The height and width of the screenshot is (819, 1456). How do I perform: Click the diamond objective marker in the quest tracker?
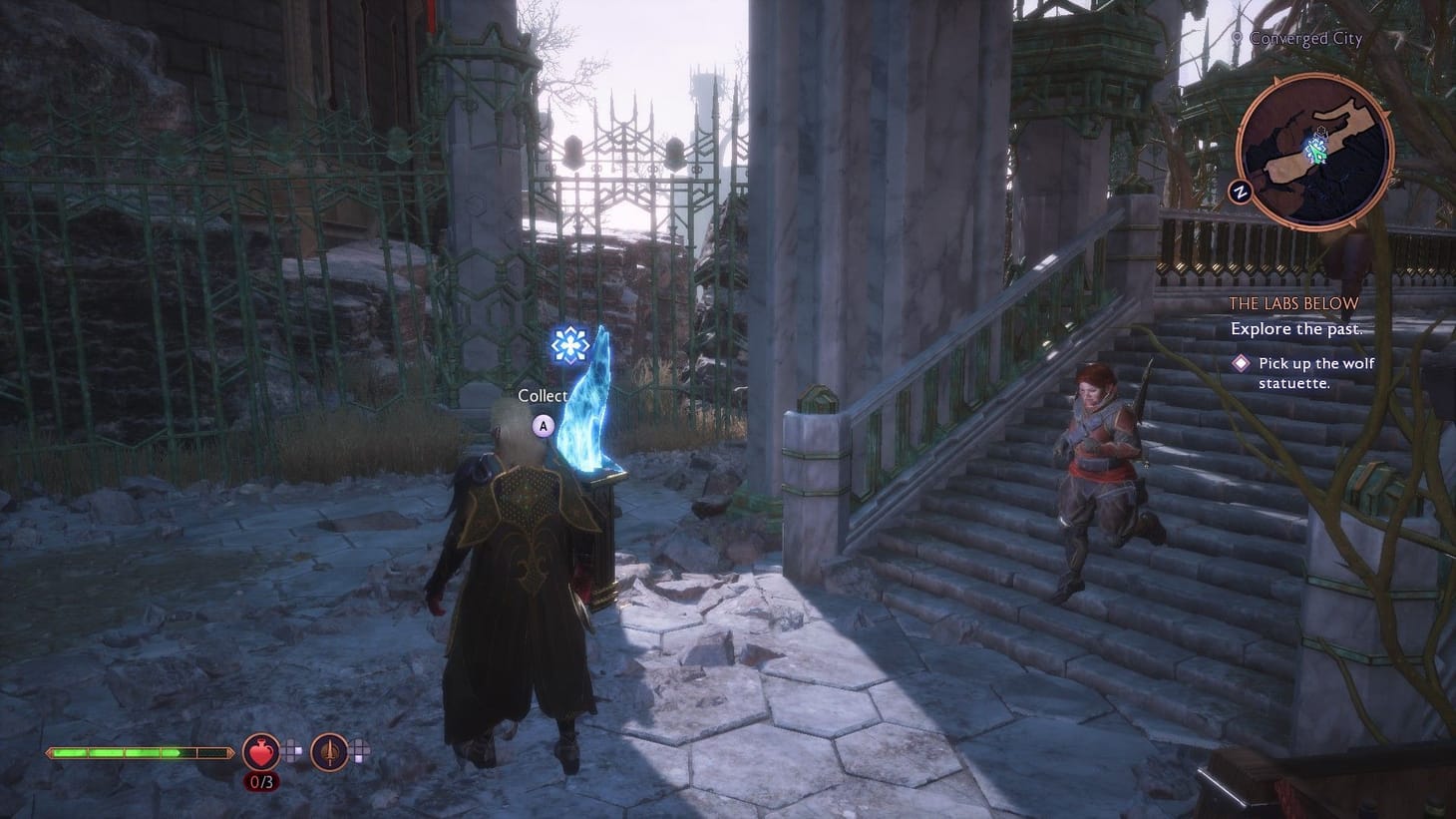point(1240,363)
